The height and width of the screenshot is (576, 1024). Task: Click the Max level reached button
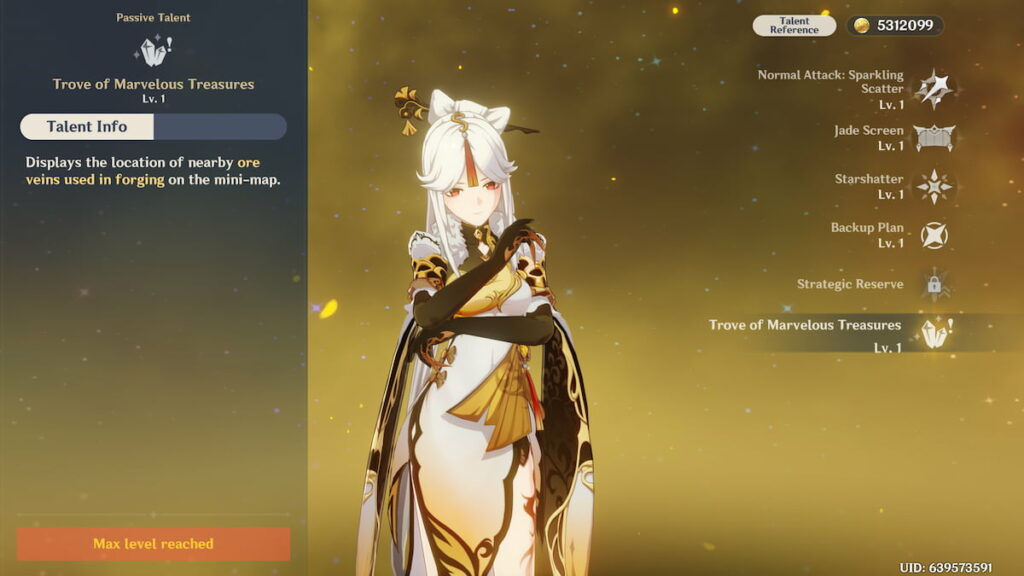153,544
